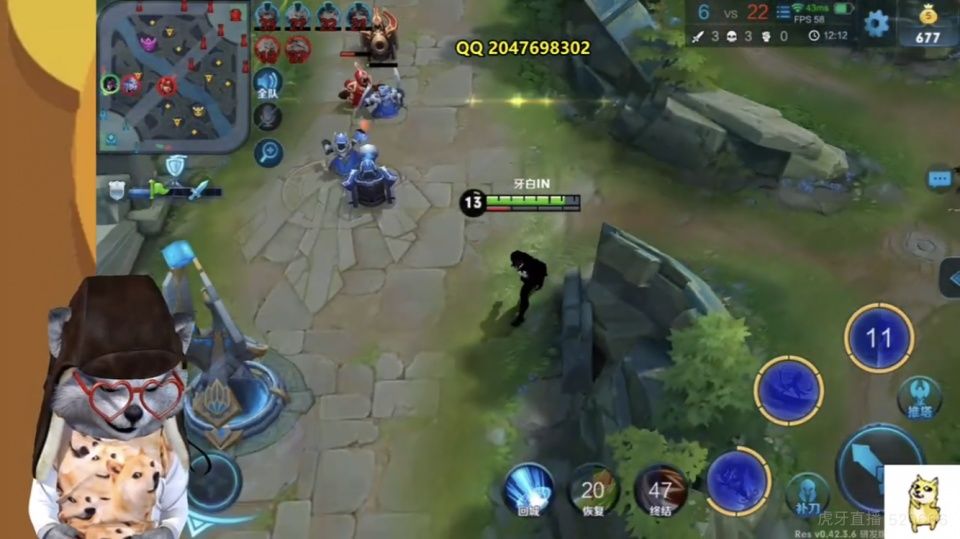Send the attack sword signal

tap(199, 190)
